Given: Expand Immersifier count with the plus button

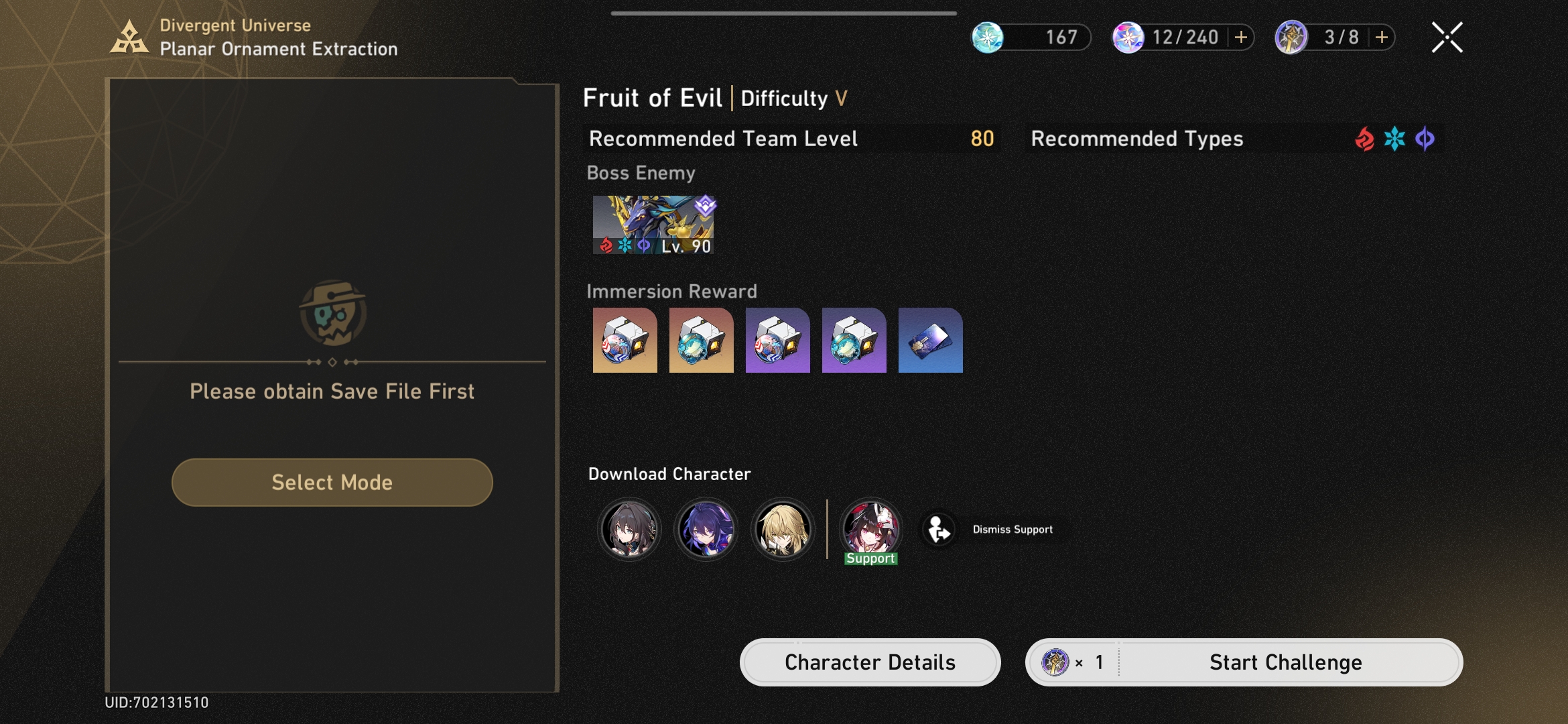Looking at the screenshot, I should pos(1382,38).
